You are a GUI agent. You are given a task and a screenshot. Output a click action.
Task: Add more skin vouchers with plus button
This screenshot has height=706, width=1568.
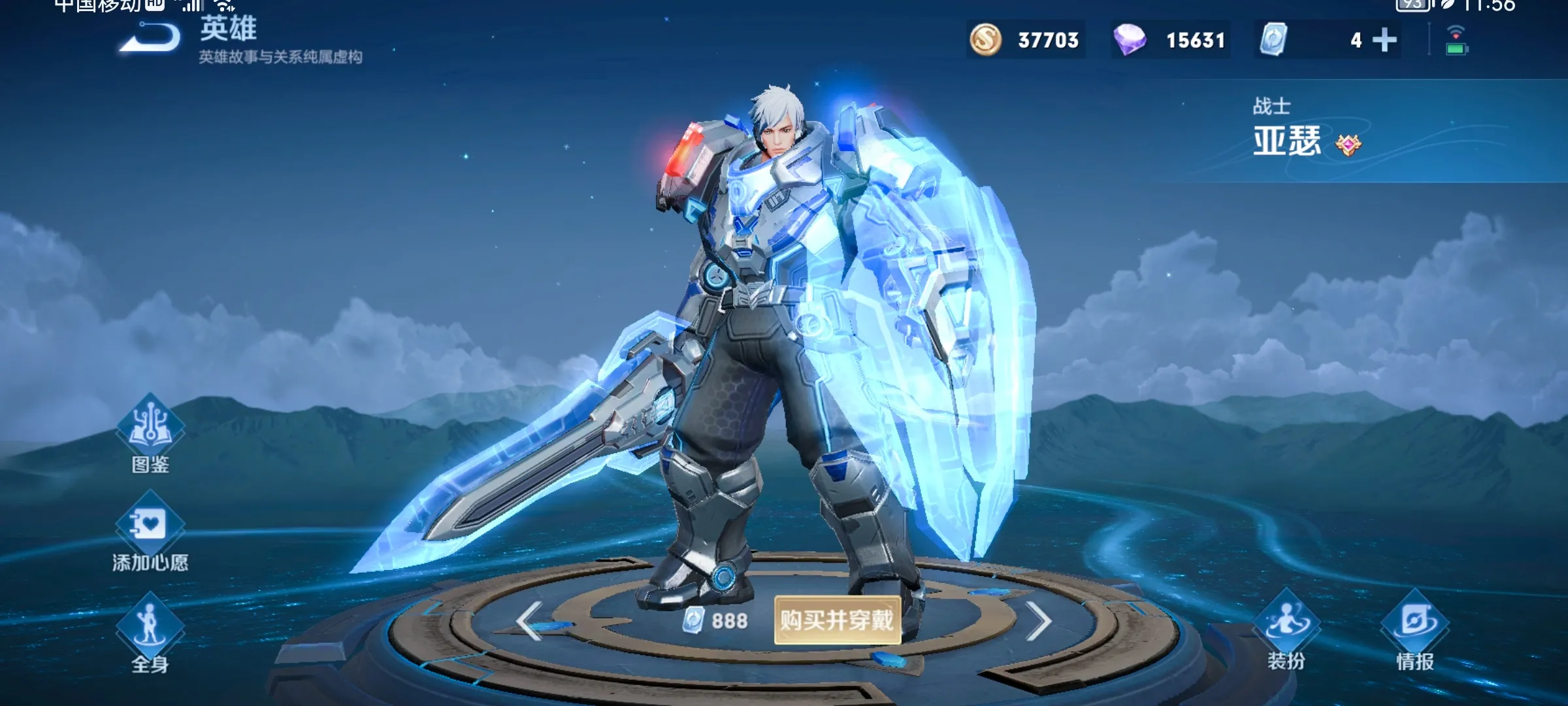point(1384,41)
